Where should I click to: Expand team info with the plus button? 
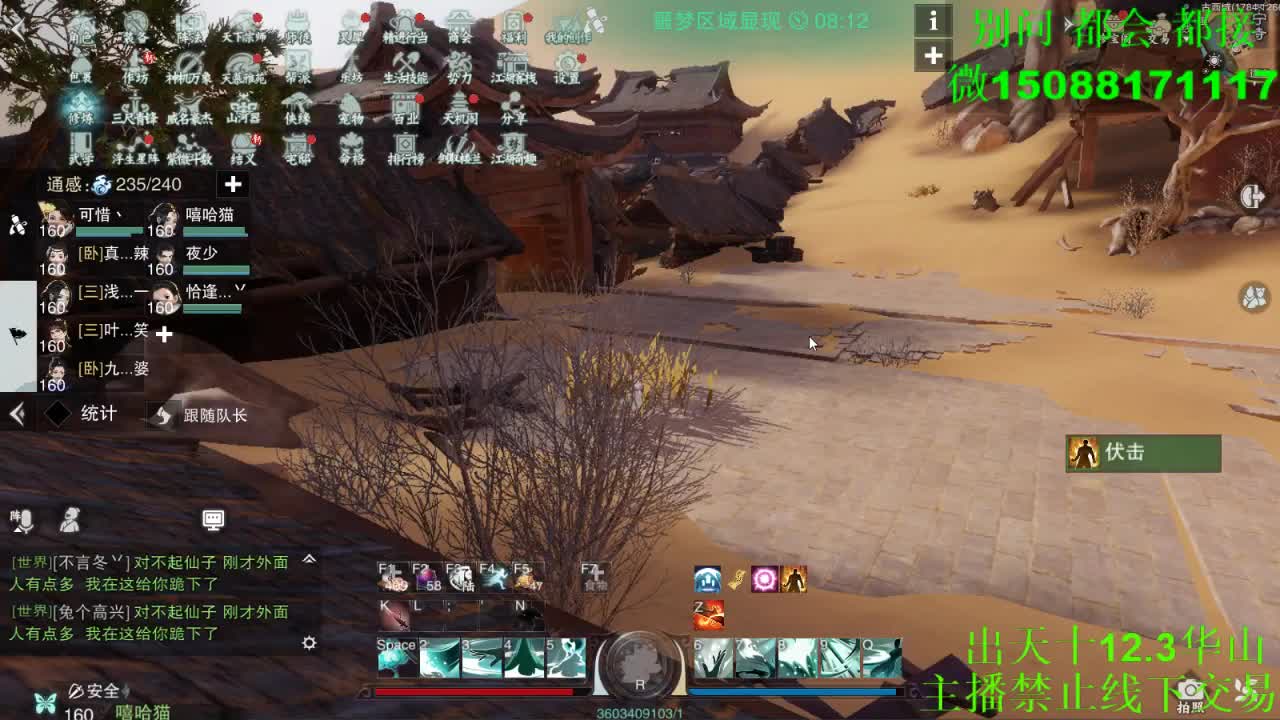[233, 184]
